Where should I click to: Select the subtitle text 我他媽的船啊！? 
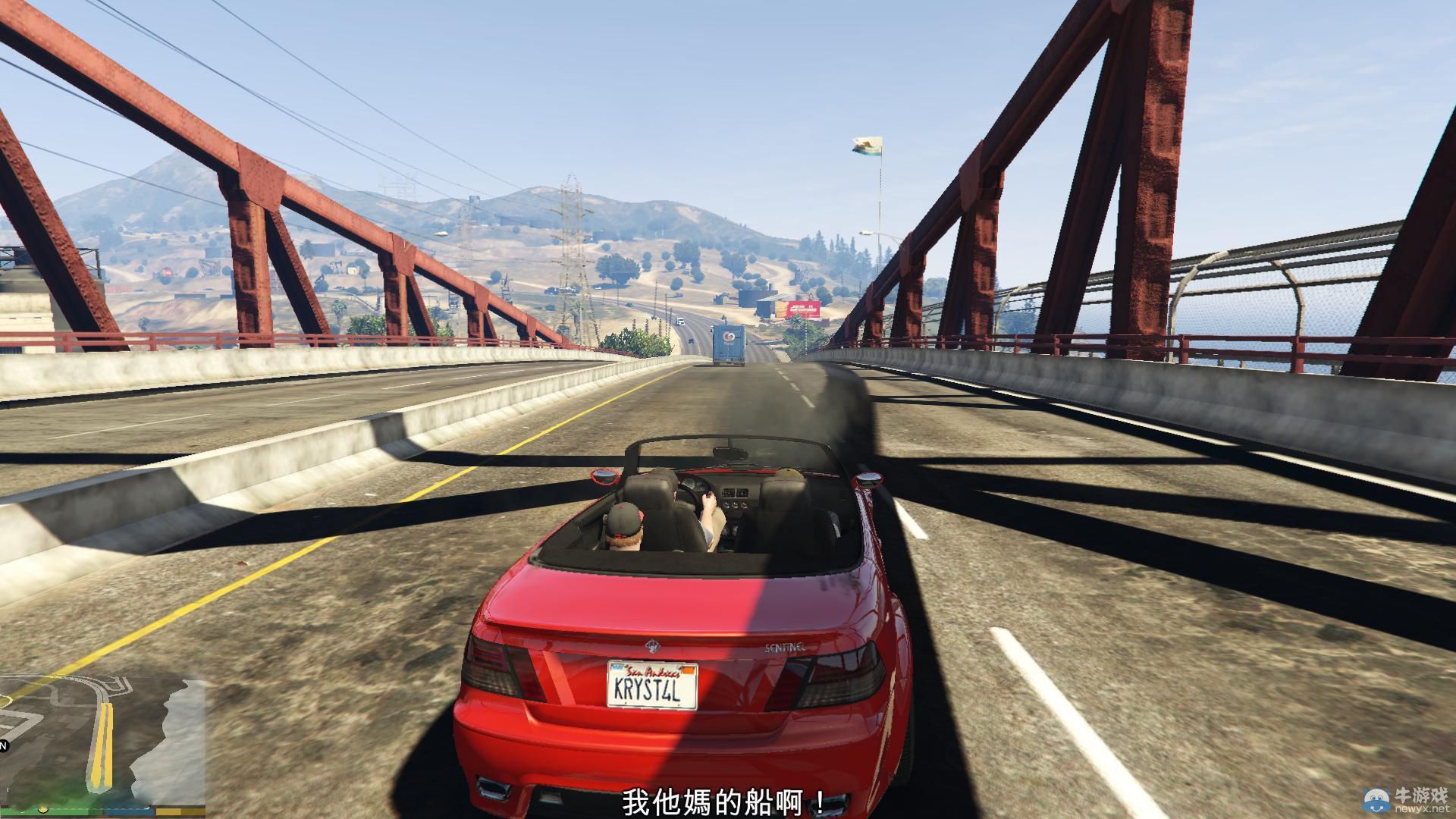click(723, 800)
